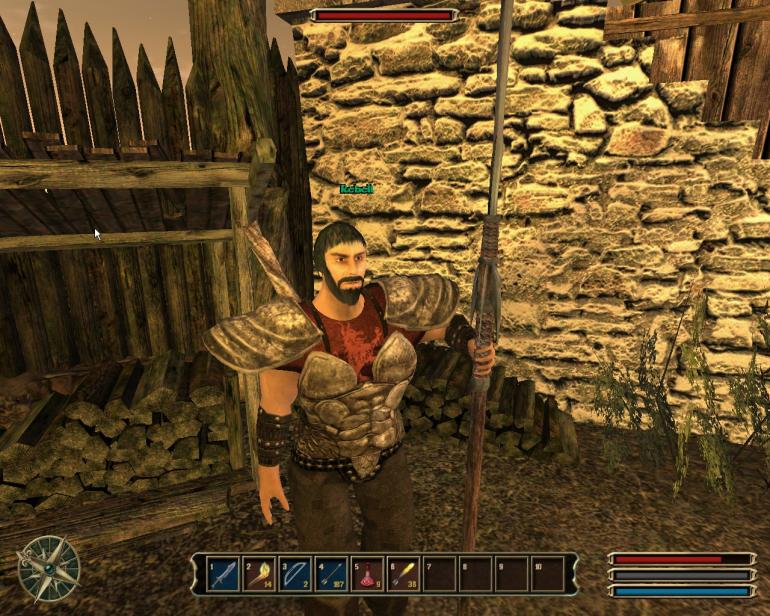Click the compass rose
The width and height of the screenshot is (770, 616).
tap(48, 569)
